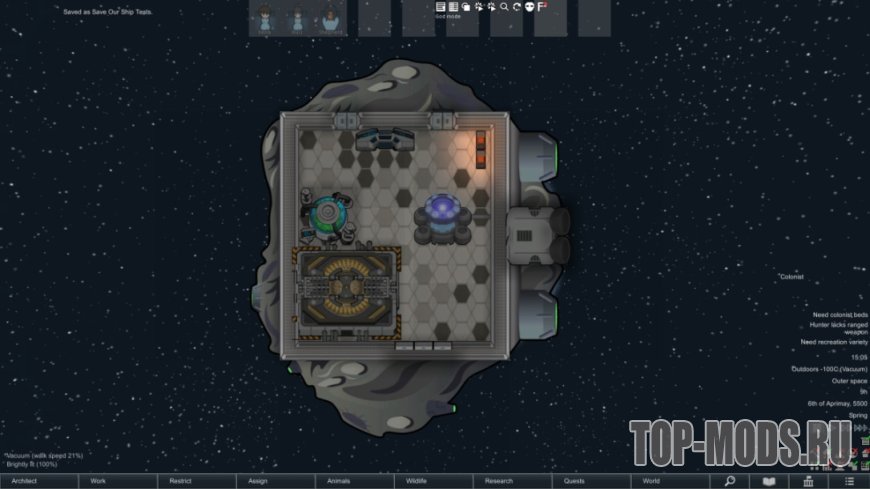Open the history book icon in bottom bar
The width and height of the screenshot is (870, 489).
(x=769, y=481)
